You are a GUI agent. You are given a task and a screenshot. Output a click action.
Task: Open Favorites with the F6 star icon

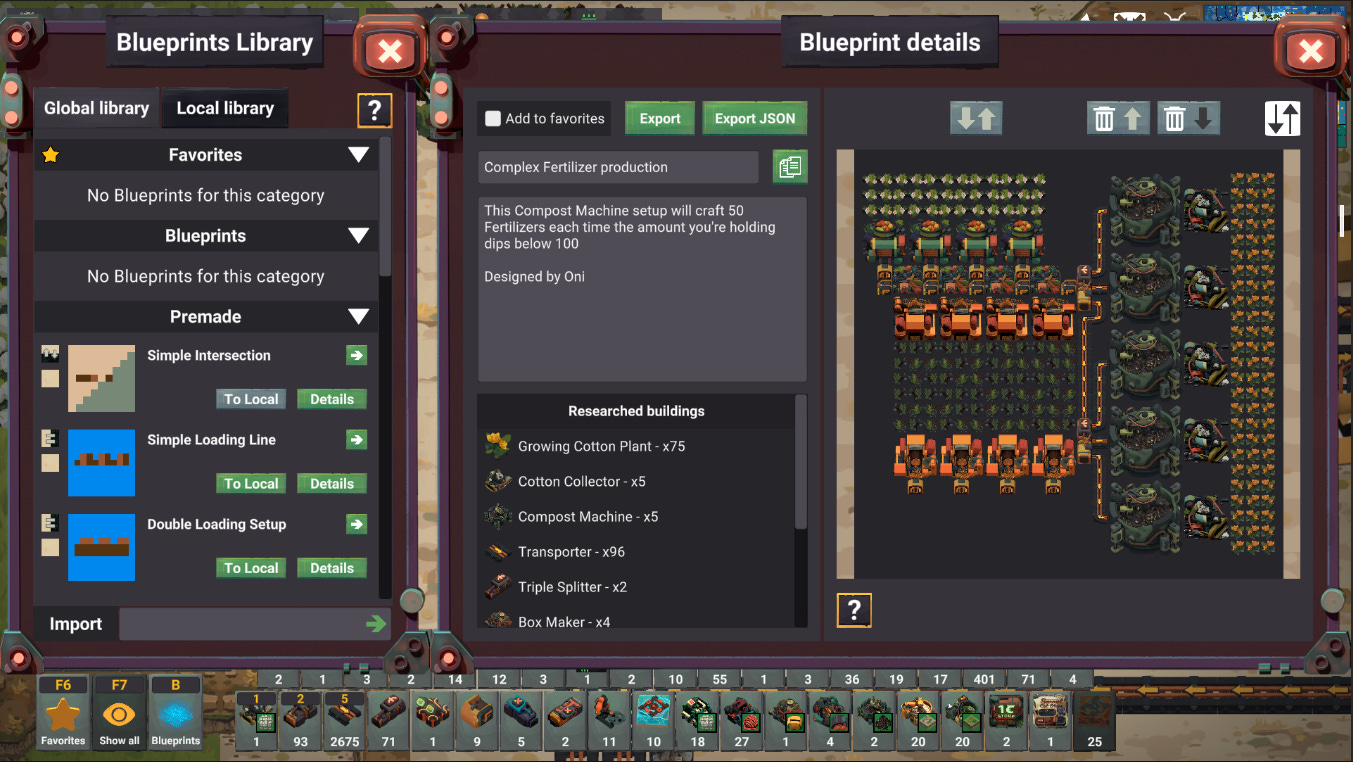tap(62, 710)
